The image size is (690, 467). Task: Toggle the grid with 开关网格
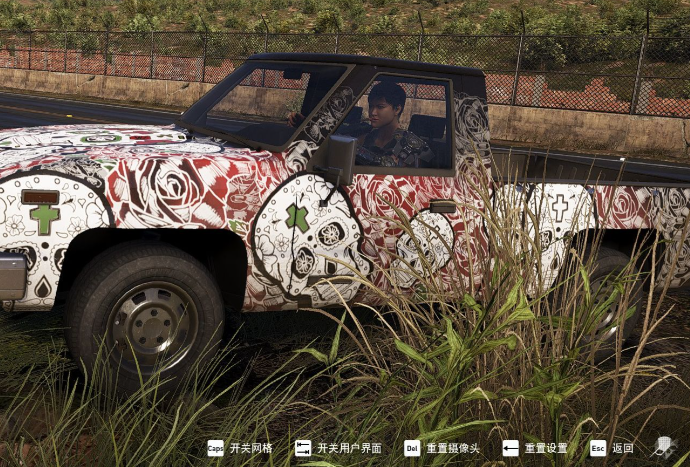pos(240,448)
